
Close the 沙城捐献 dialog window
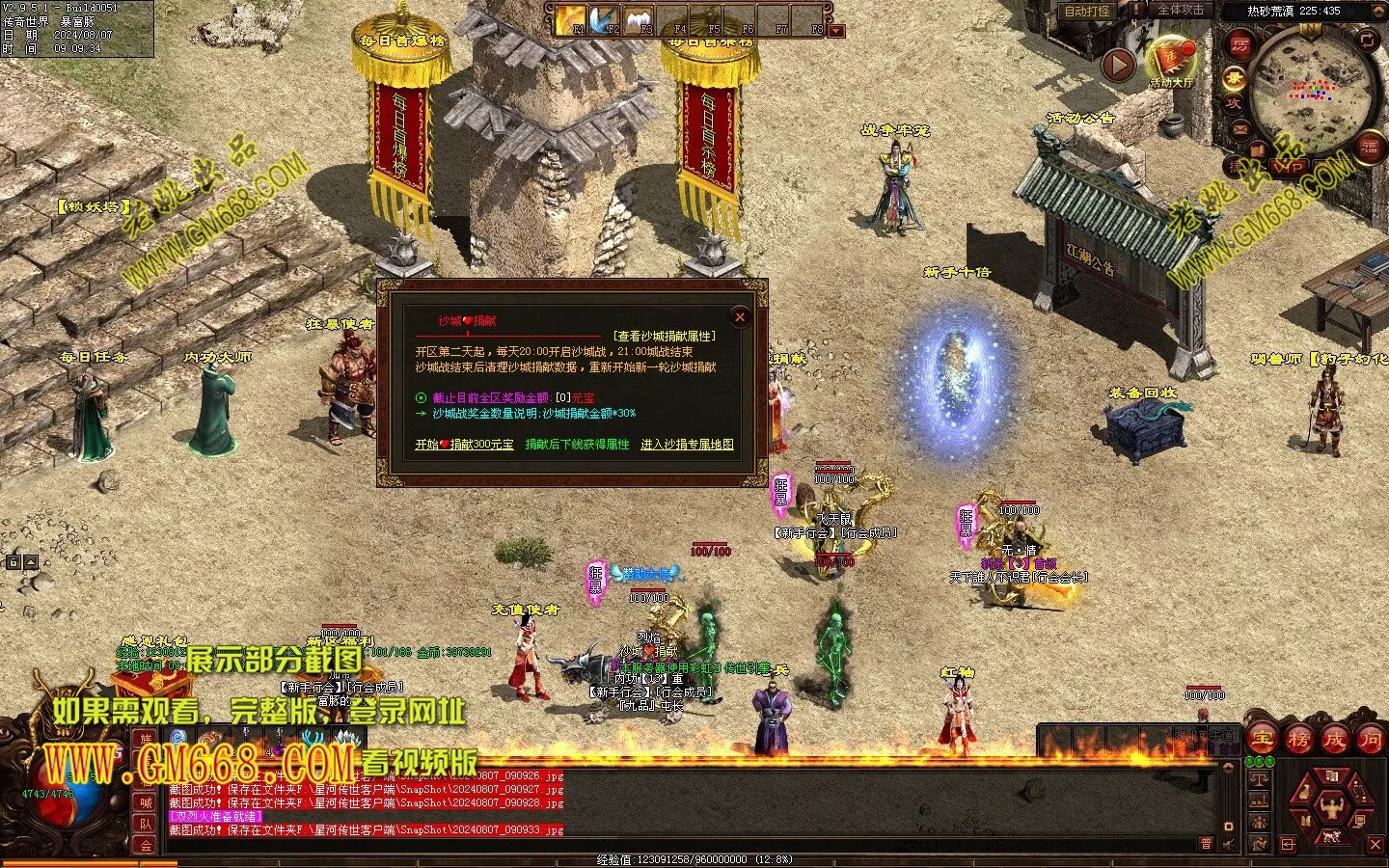(740, 316)
